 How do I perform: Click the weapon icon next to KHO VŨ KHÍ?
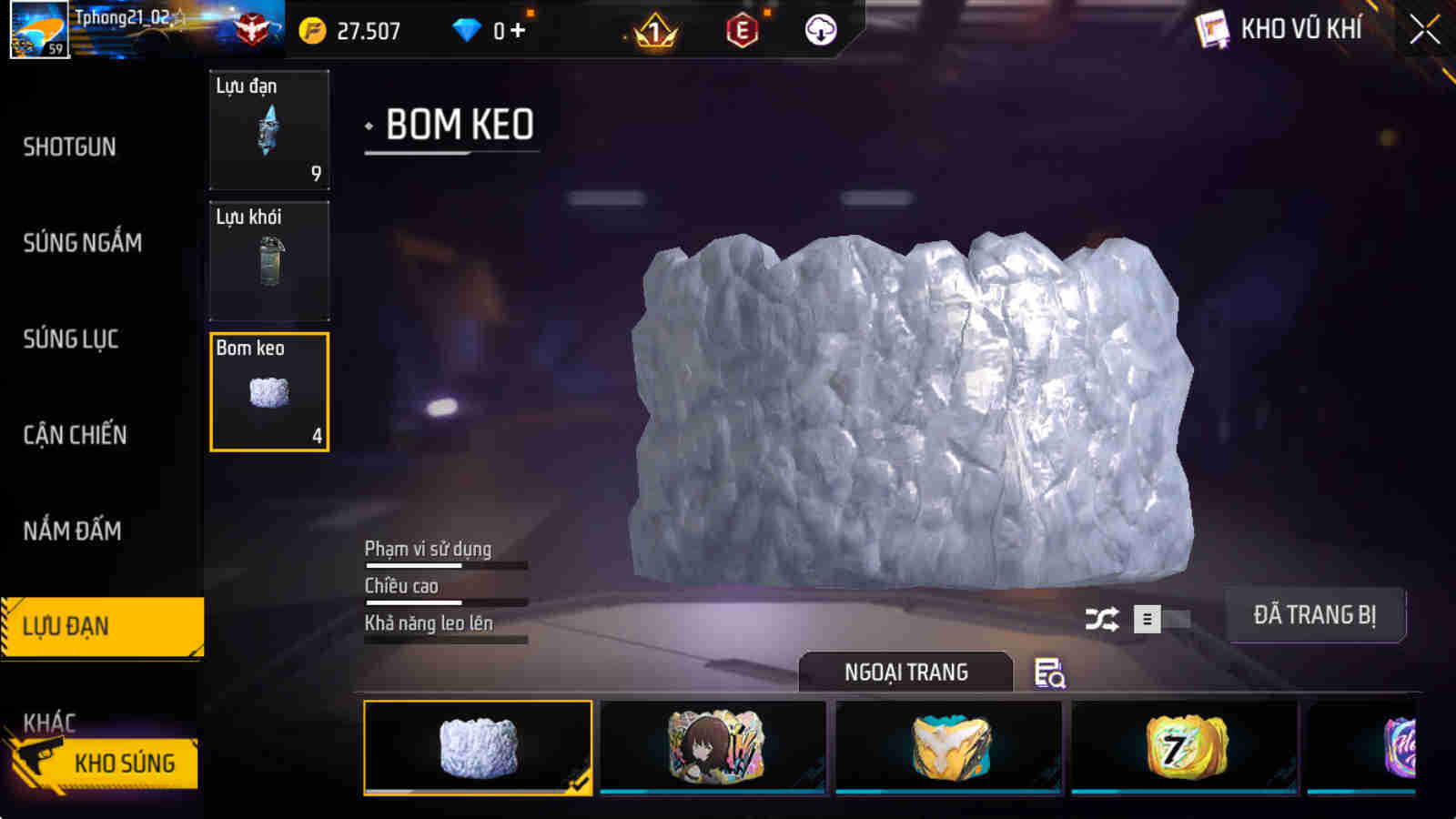point(1210,28)
